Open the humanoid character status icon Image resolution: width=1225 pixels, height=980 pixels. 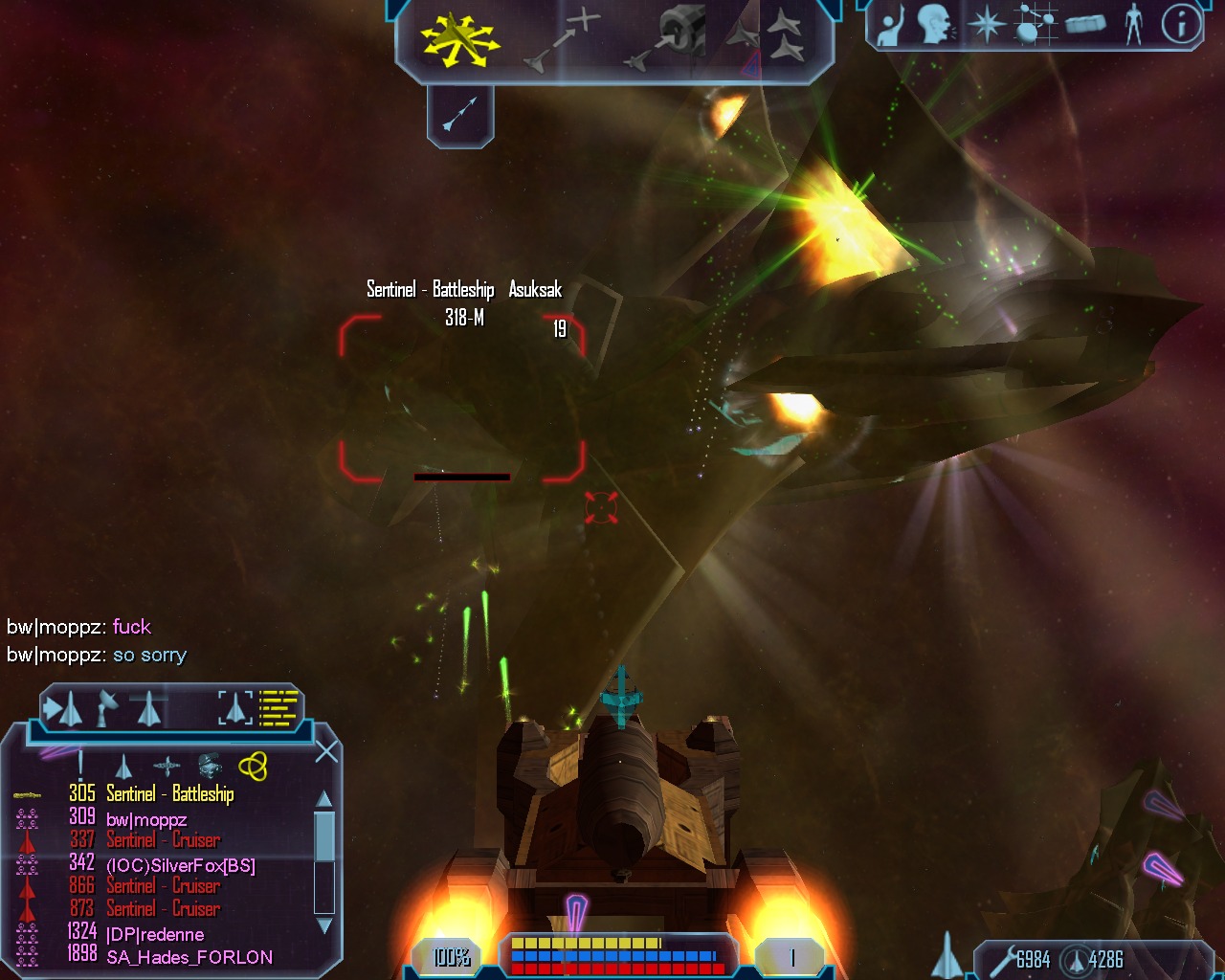(1134, 25)
